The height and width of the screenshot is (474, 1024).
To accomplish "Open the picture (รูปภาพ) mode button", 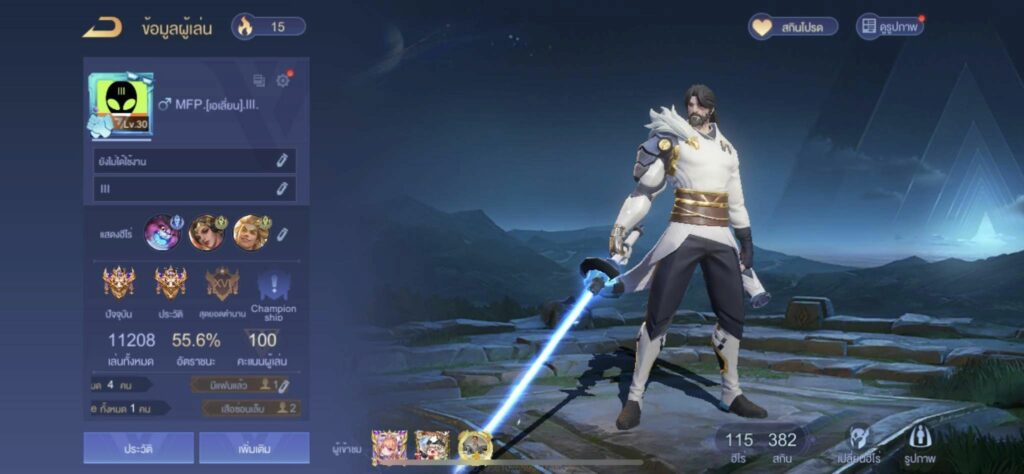I will tap(921, 443).
